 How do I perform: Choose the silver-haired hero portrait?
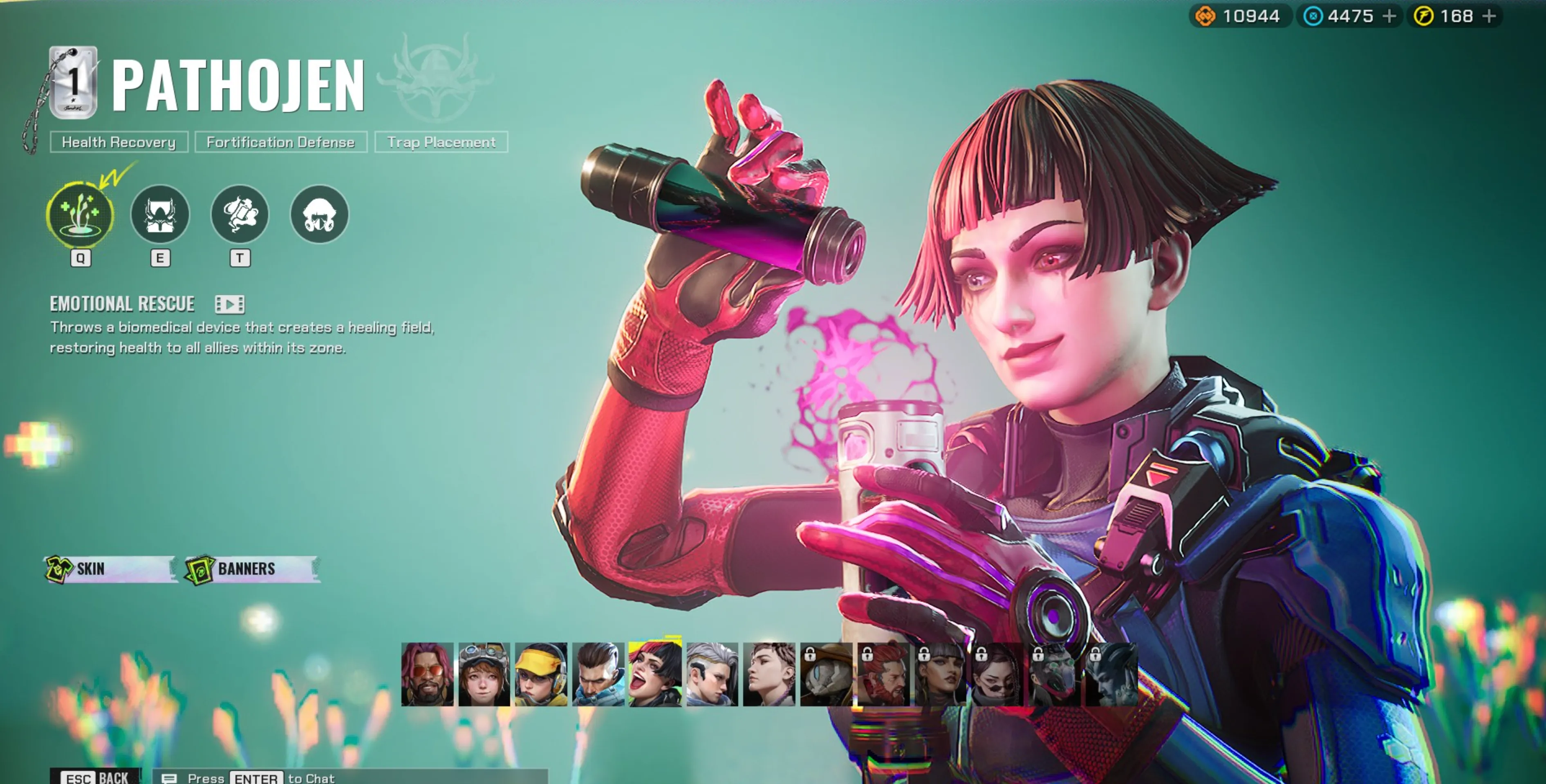(712, 674)
